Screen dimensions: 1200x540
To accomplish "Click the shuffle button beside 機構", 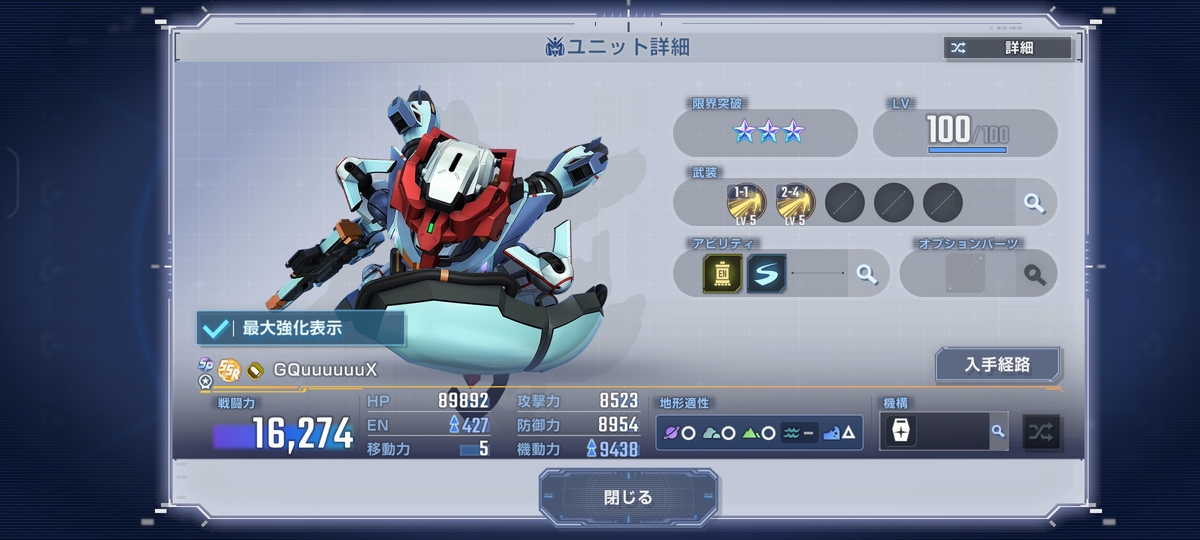I will (1041, 432).
